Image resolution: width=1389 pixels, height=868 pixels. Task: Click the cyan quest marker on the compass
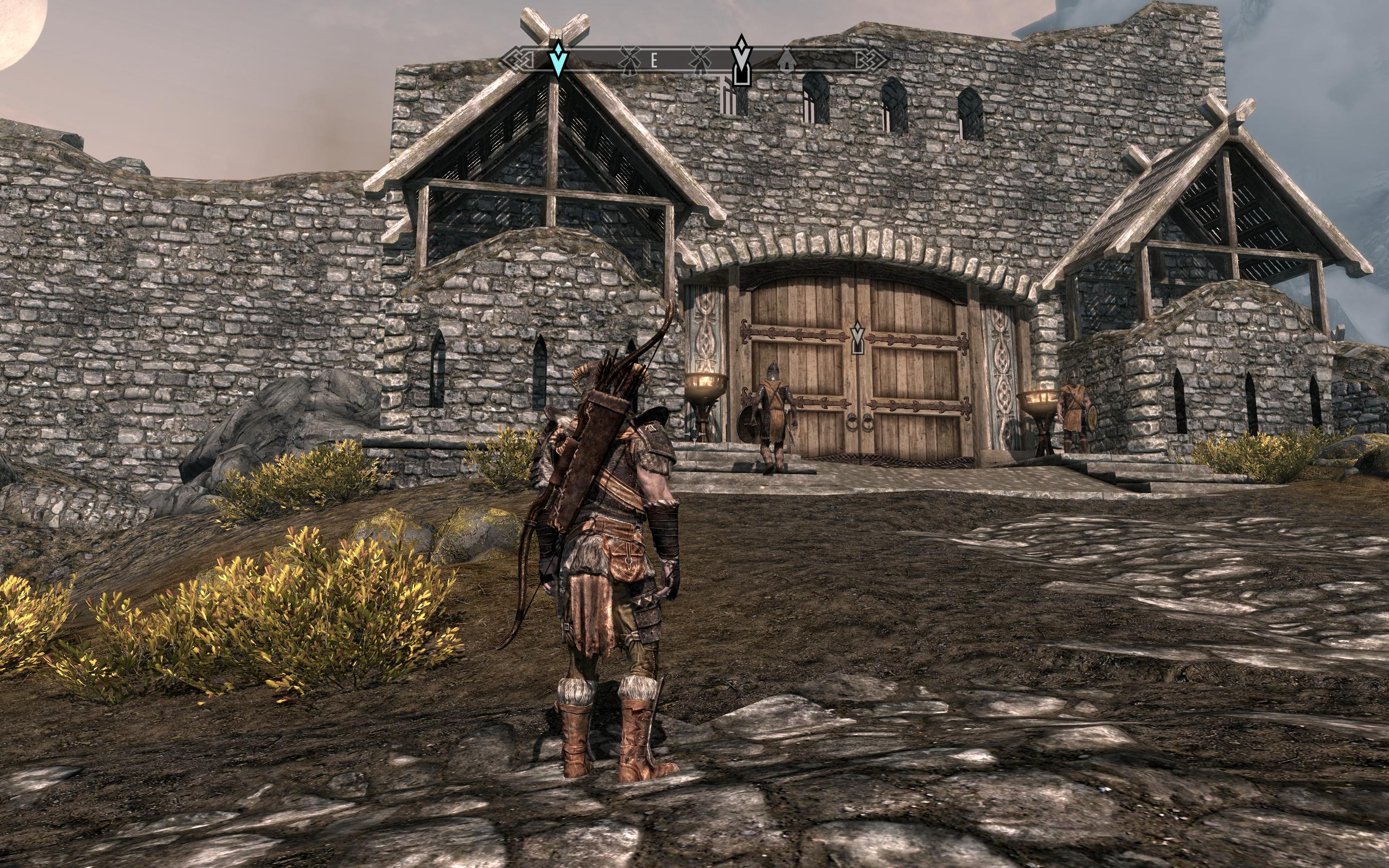558,60
